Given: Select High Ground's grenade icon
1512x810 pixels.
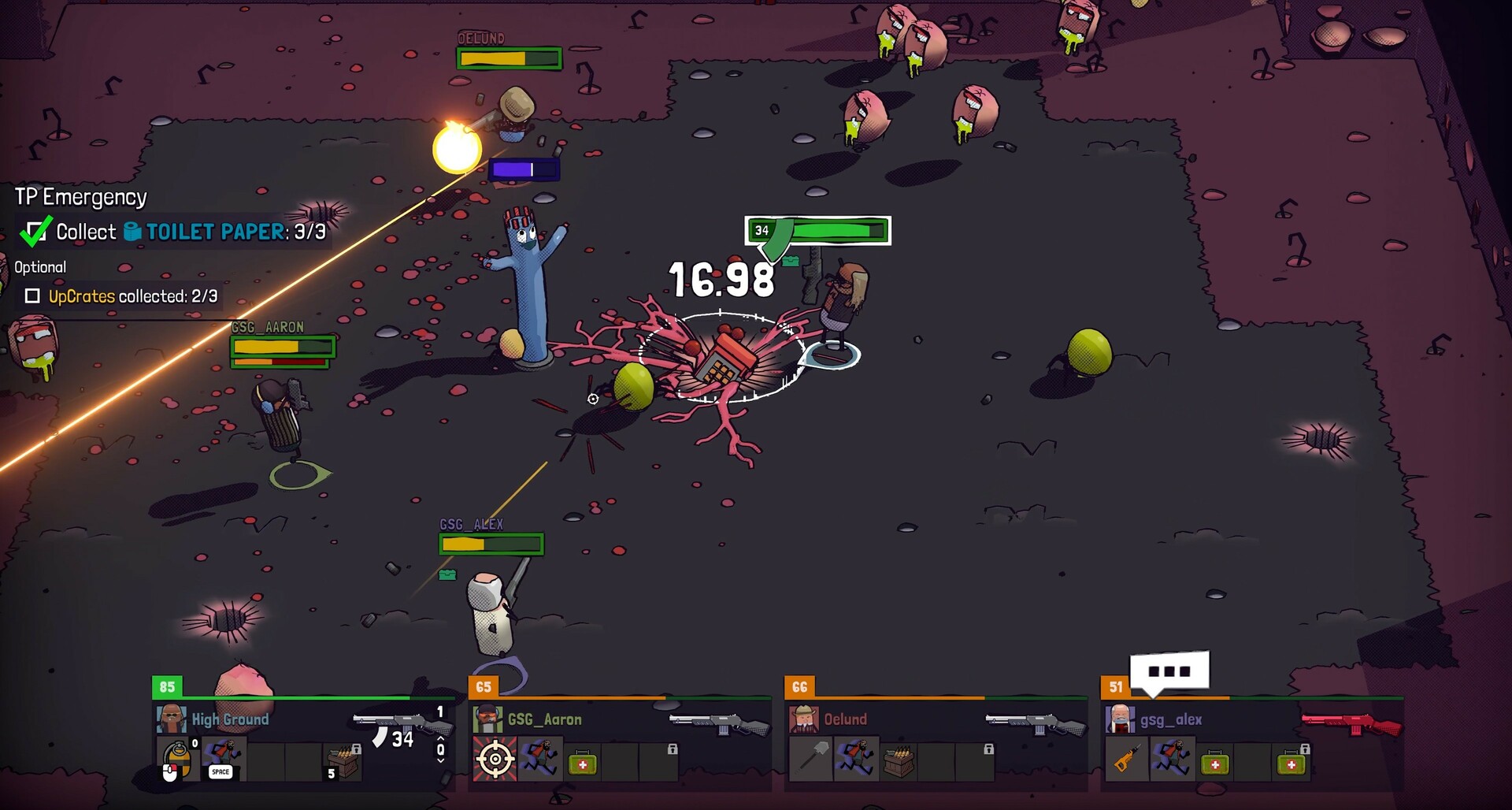Looking at the screenshot, I should (x=178, y=757).
